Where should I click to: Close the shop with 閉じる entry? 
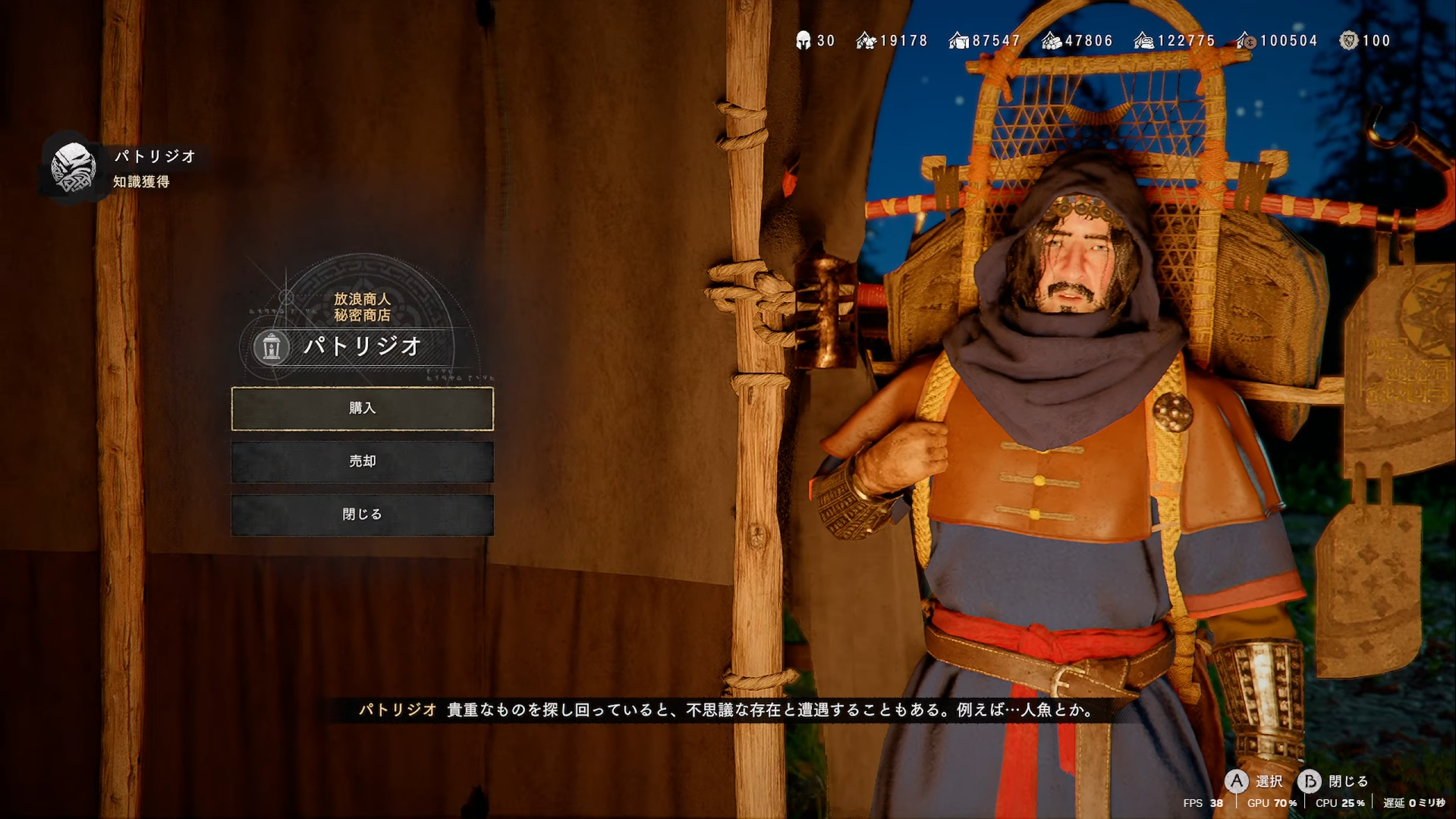[x=362, y=515]
